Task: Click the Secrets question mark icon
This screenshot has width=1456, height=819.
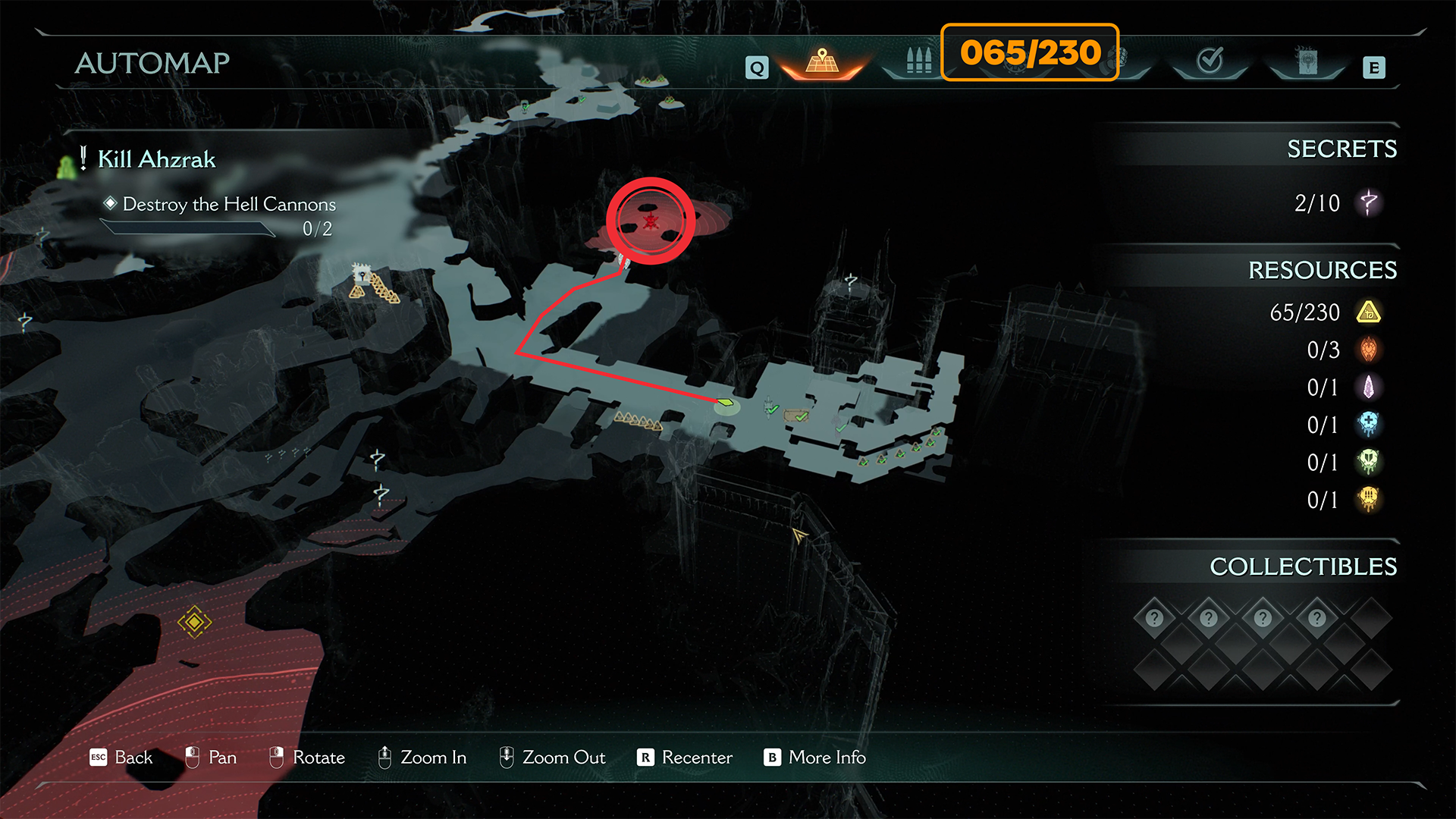Action: click(1369, 203)
